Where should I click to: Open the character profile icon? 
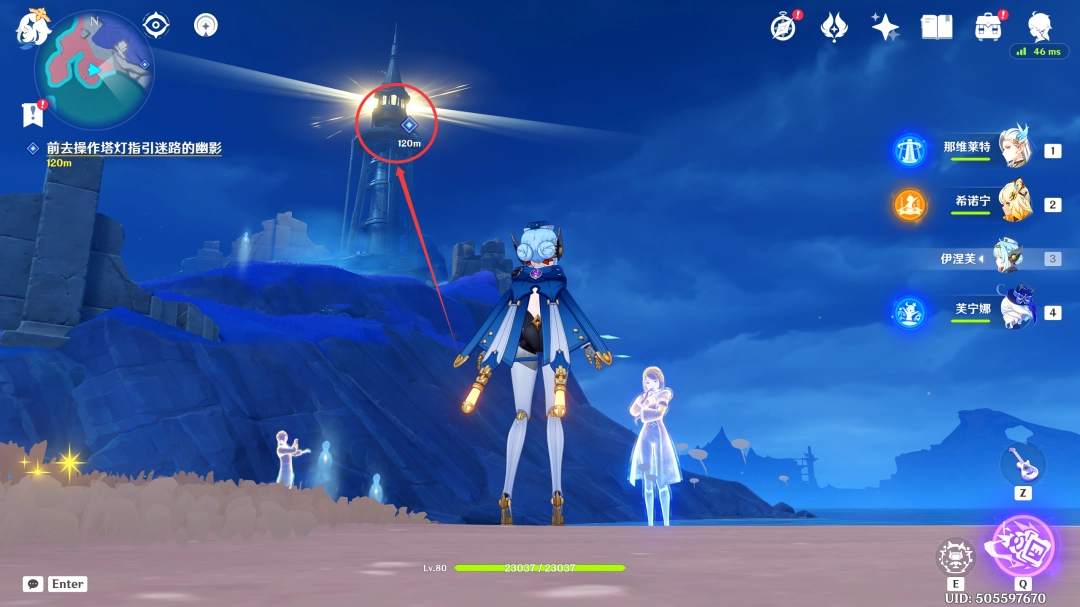[x=1040, y=25]
